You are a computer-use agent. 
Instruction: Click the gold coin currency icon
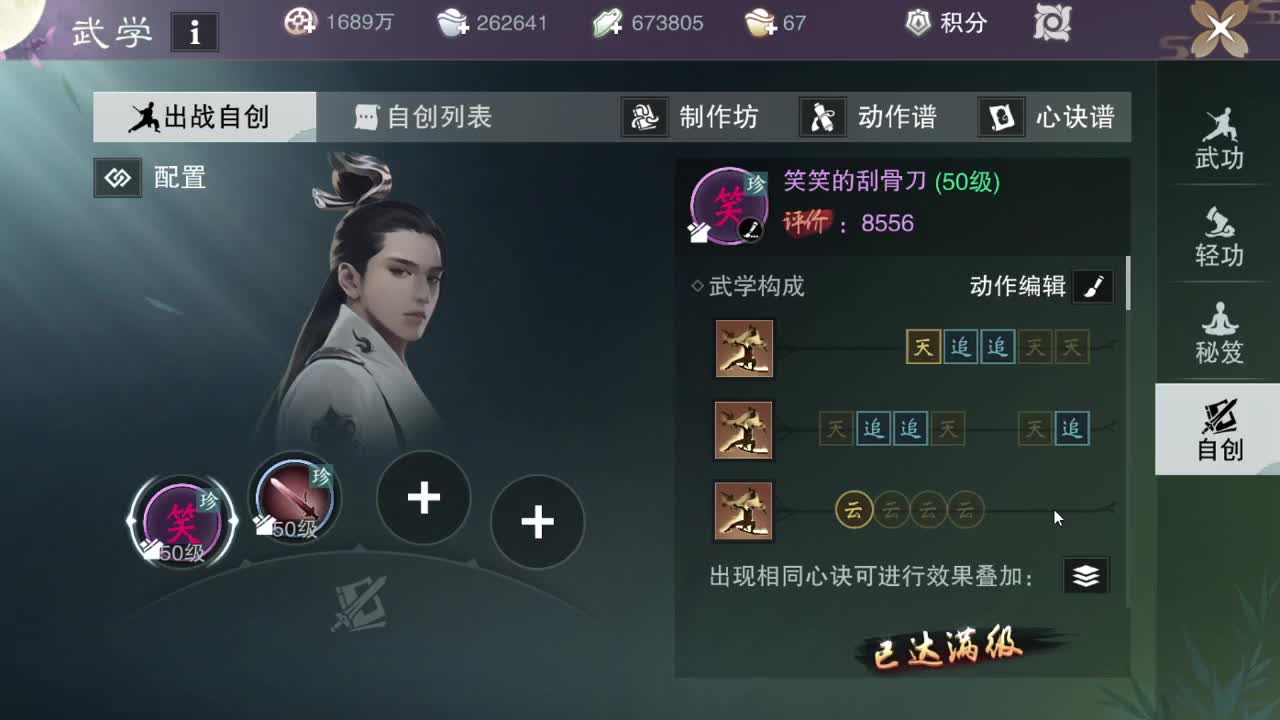click(x=300, y=22)
